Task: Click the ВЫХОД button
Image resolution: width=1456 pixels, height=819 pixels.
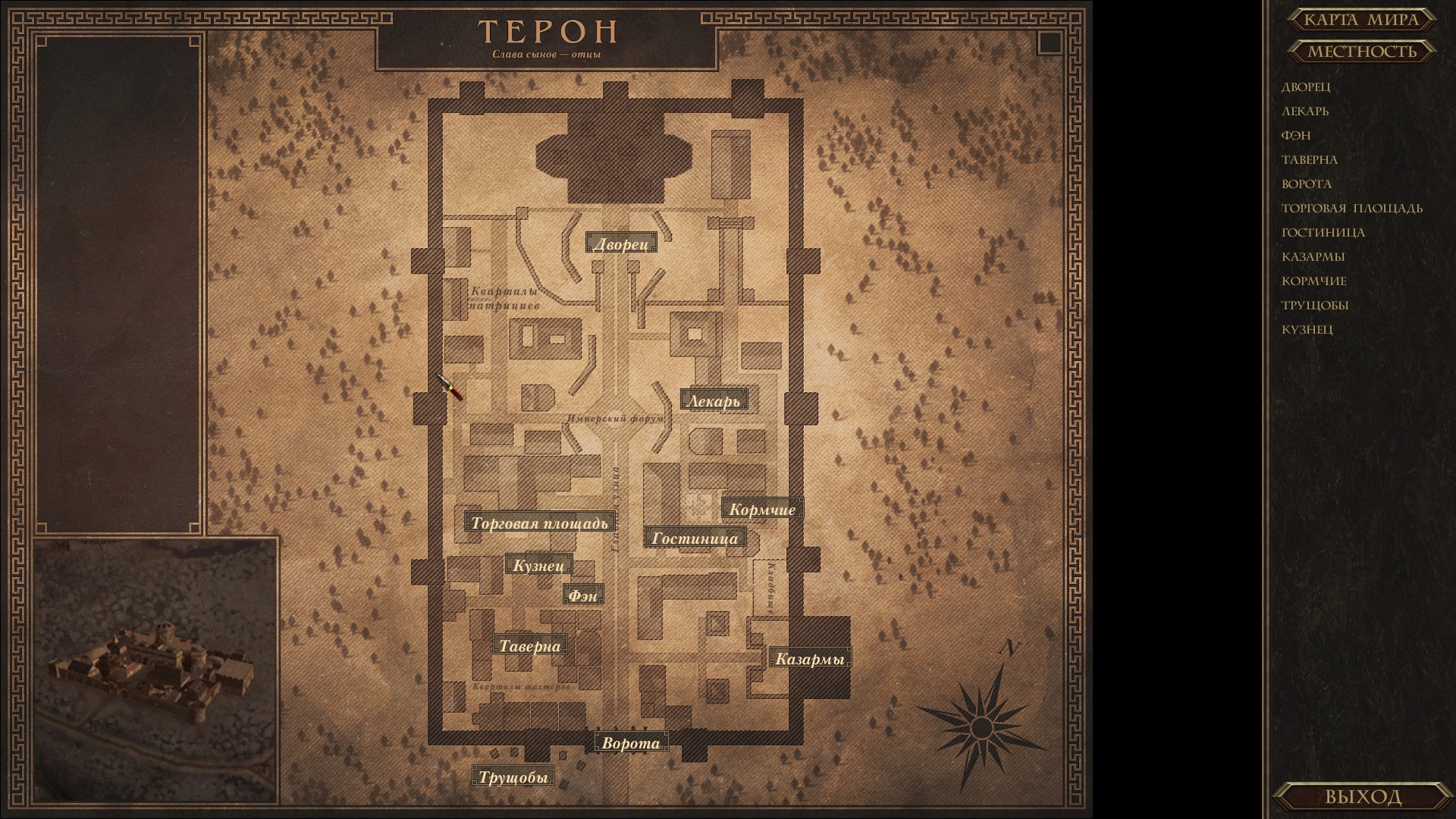Action: tap(1365, 797)
